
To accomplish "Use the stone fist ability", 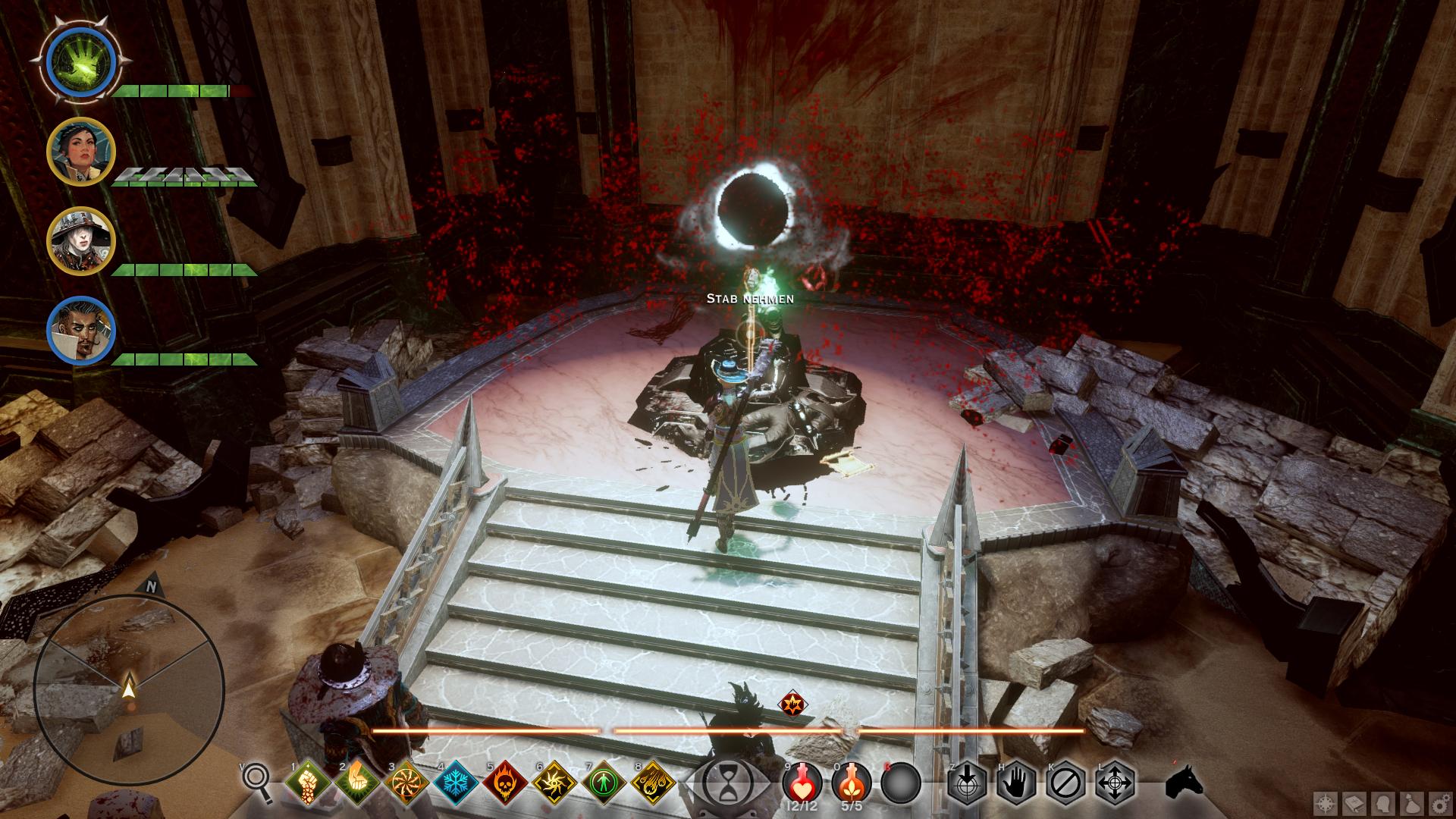I will click(x=309, y=783).
